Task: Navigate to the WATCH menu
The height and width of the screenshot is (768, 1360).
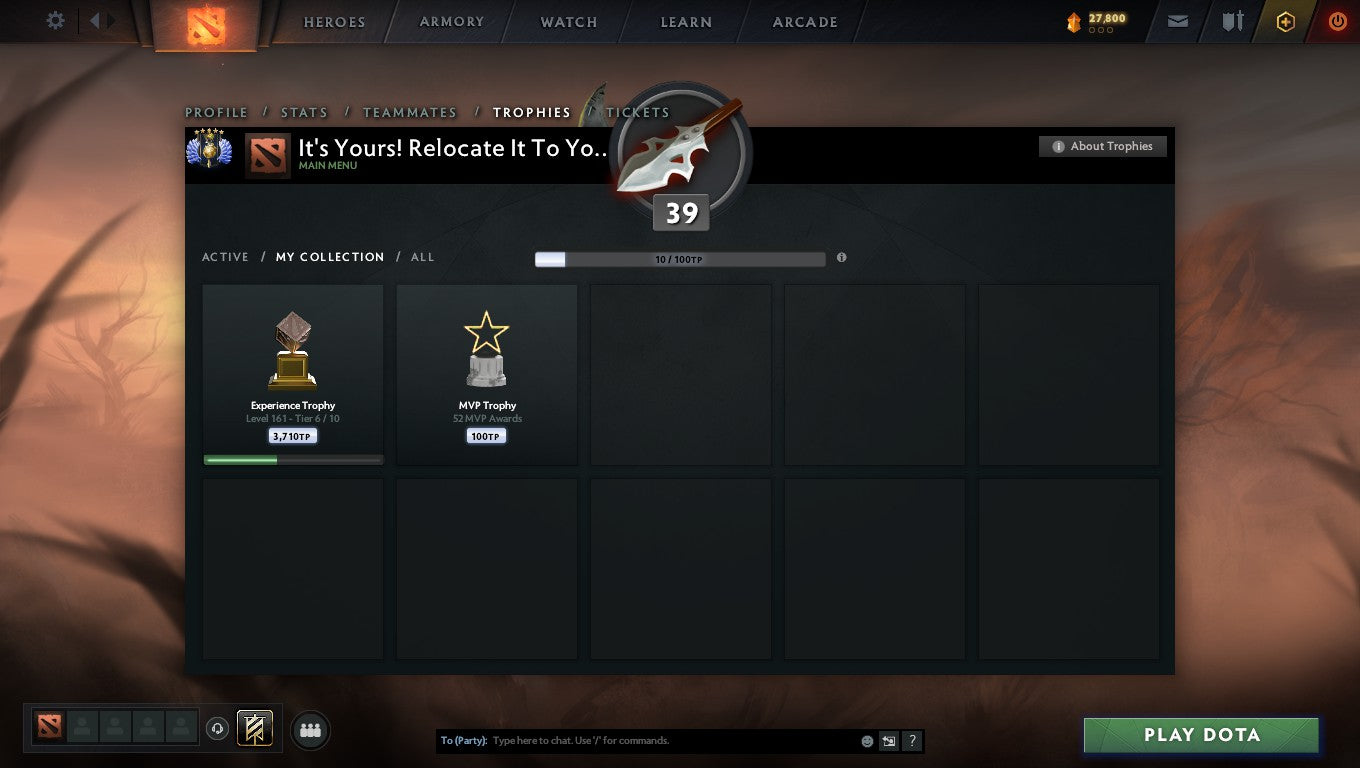Action: tap(568, 22)
